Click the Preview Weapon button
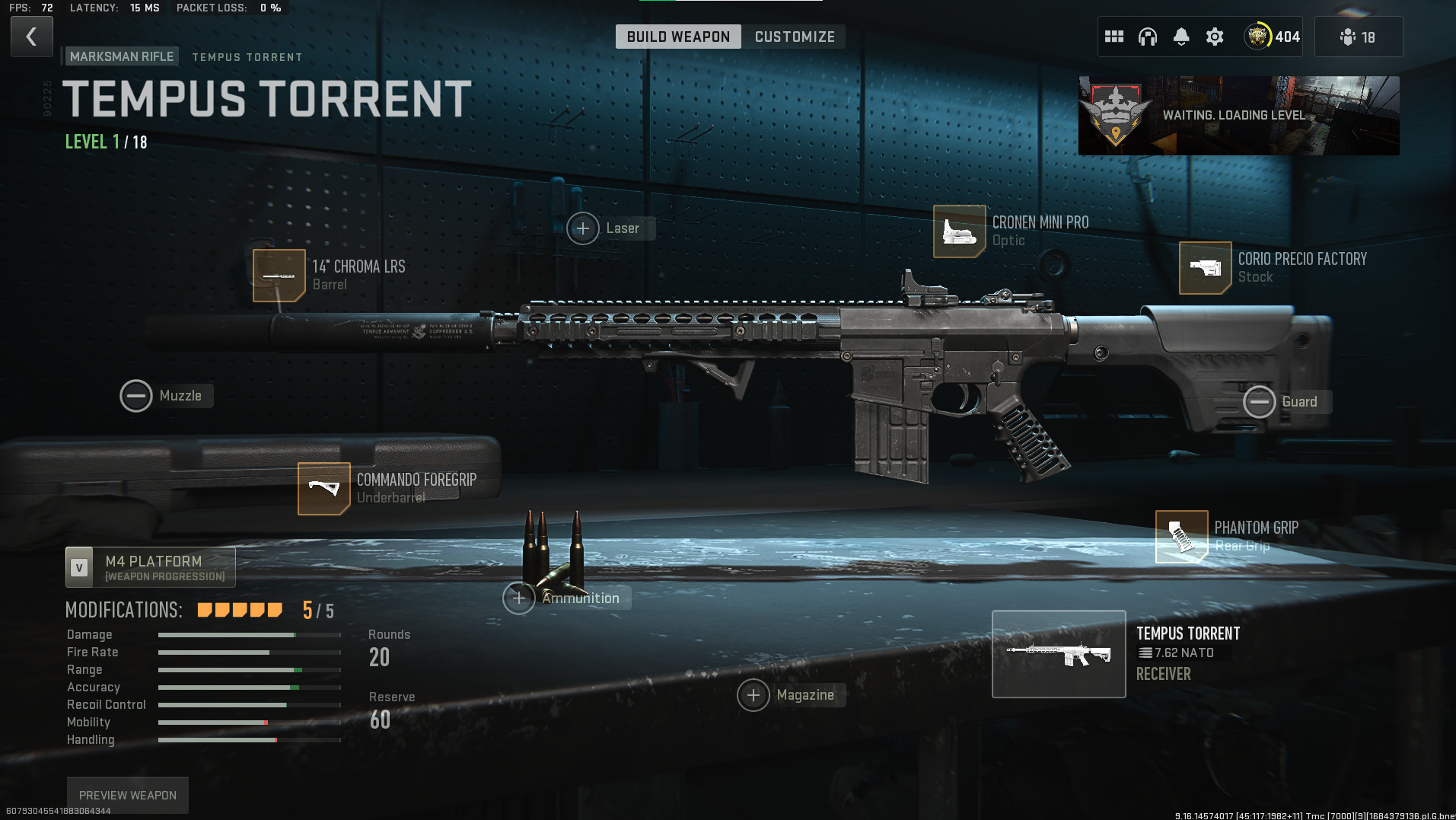Screen dimensions: 1456x820 point(128,795)
